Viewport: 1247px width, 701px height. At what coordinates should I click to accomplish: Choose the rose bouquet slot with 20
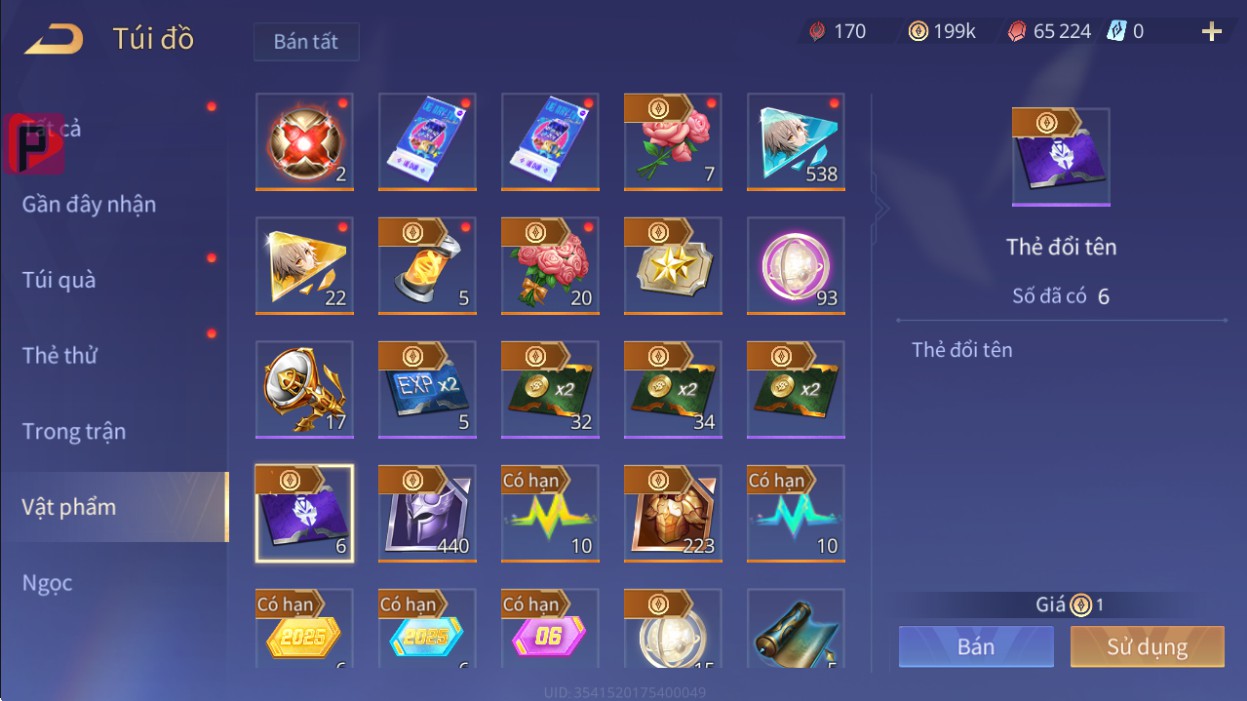pos(550,265)
